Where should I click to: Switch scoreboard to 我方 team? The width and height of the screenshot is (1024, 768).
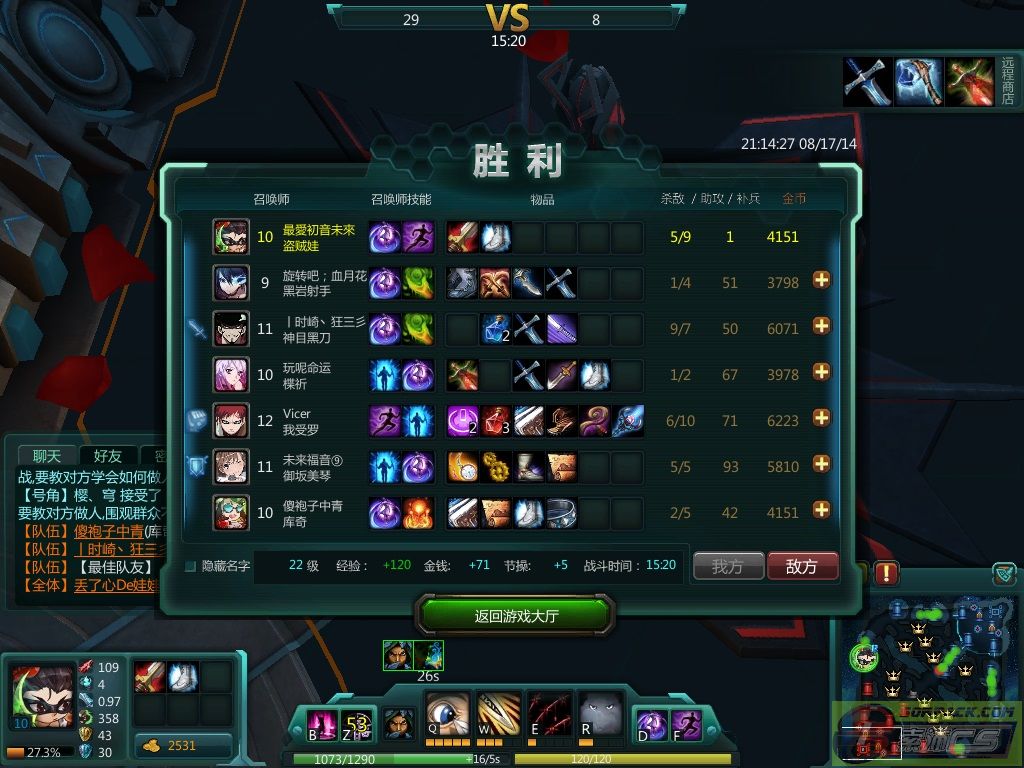coord(728,566)
